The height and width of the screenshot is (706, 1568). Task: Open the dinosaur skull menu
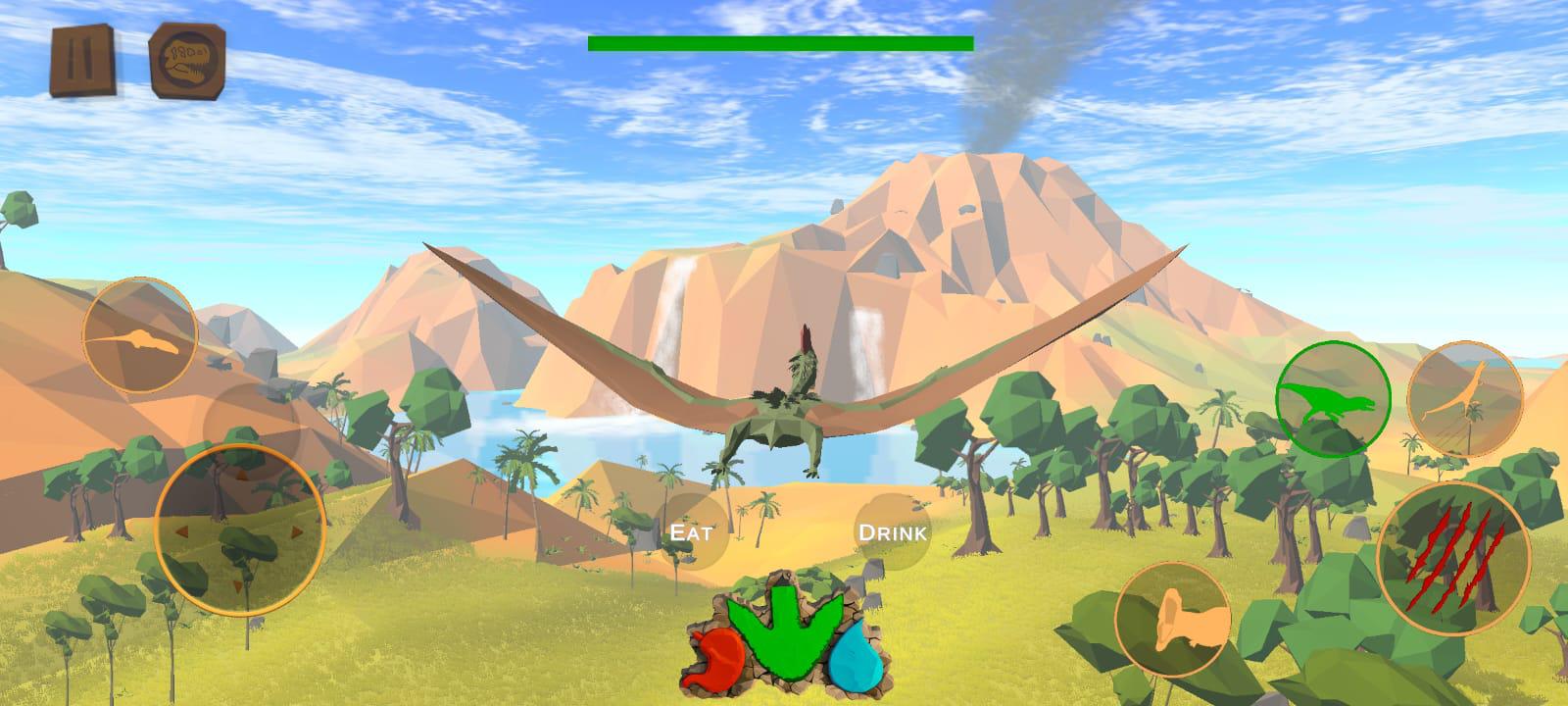187,61
